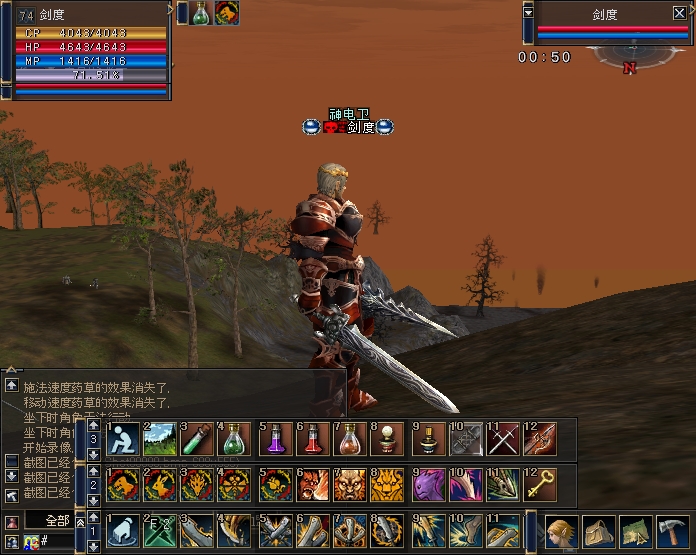Open the blonde character portrait menu button
This screenshot has height=555, width=696.
tap(562, 530)
